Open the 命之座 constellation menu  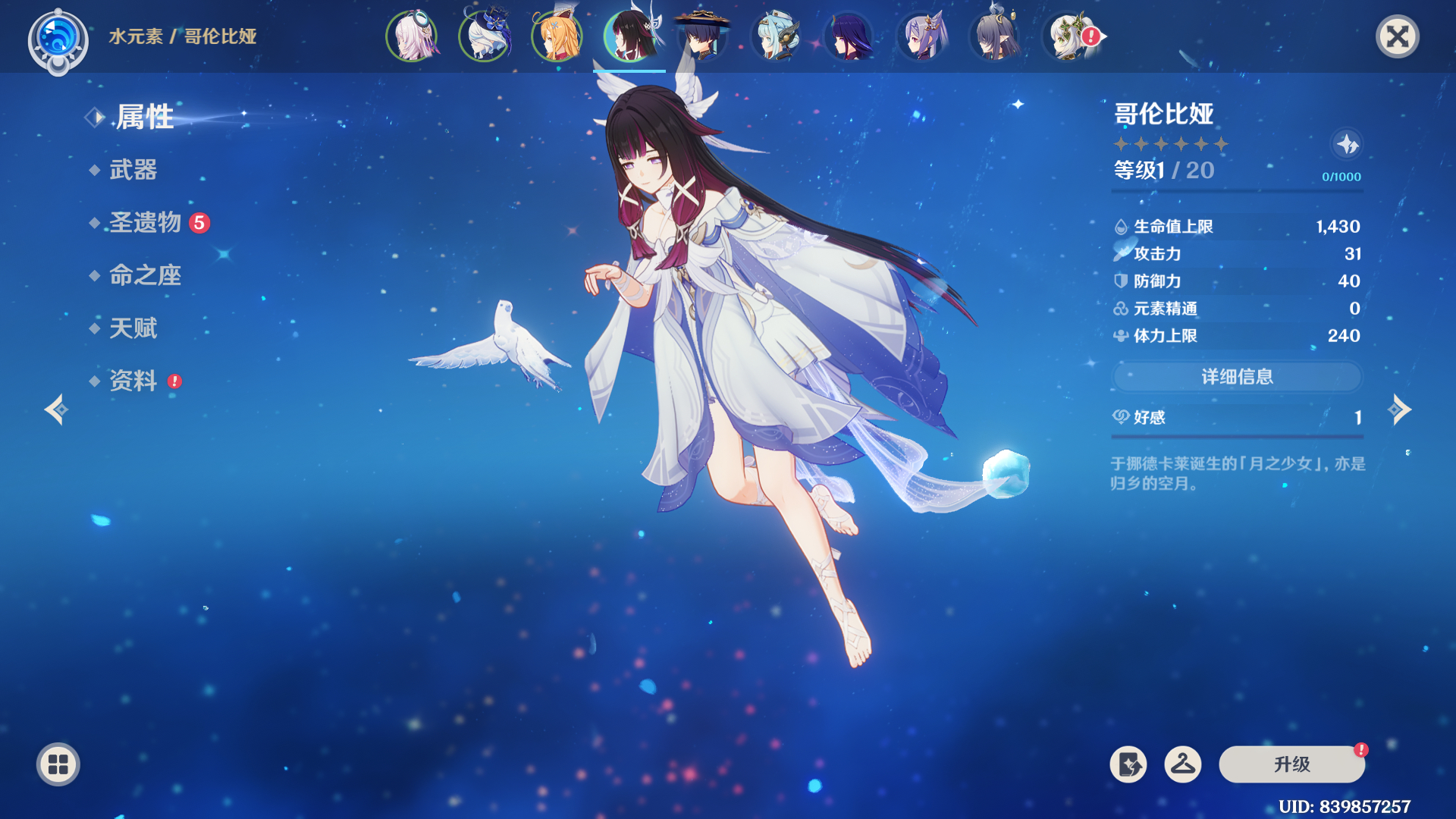[145, 275]
